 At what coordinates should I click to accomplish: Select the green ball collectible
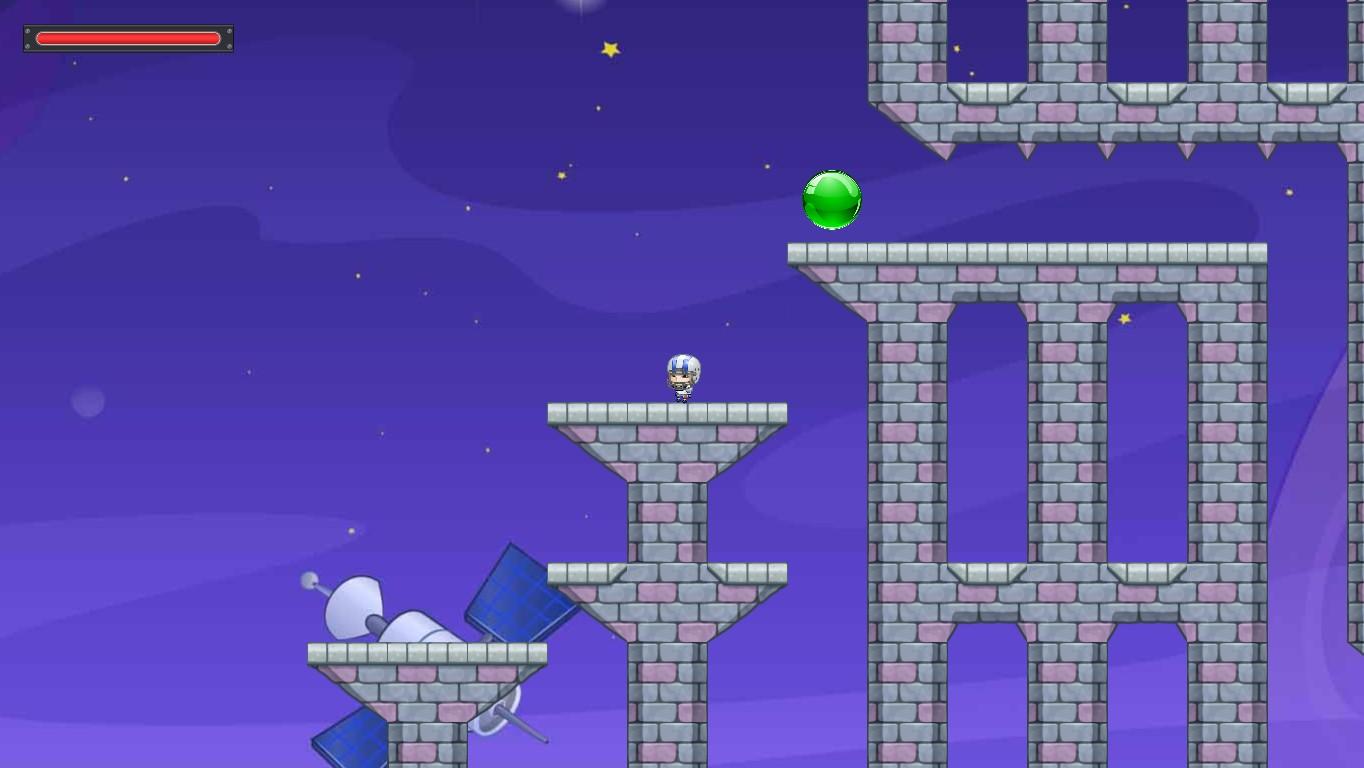click(831, 199)
